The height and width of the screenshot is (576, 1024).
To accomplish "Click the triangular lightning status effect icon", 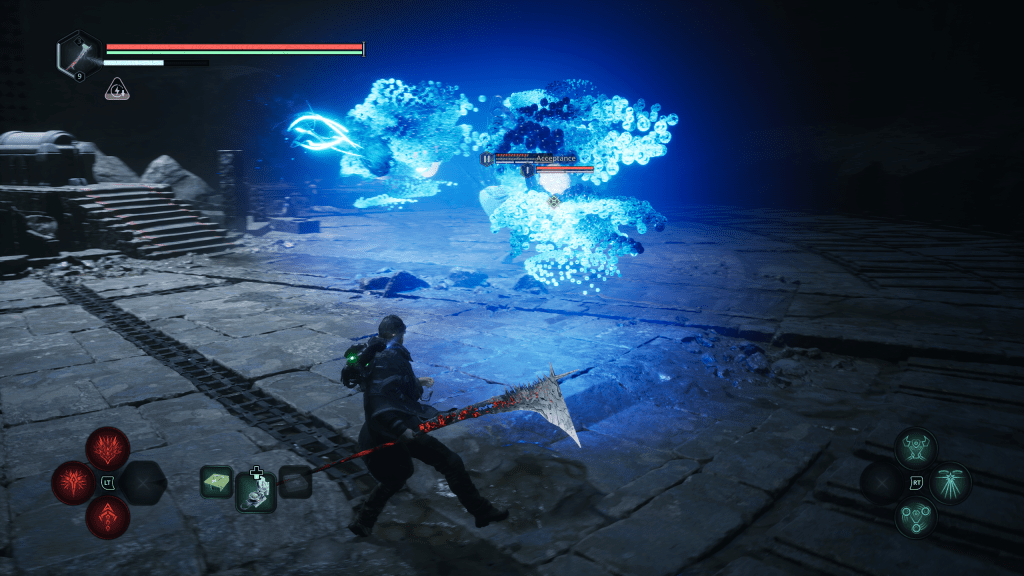I will tap(117, 89).
